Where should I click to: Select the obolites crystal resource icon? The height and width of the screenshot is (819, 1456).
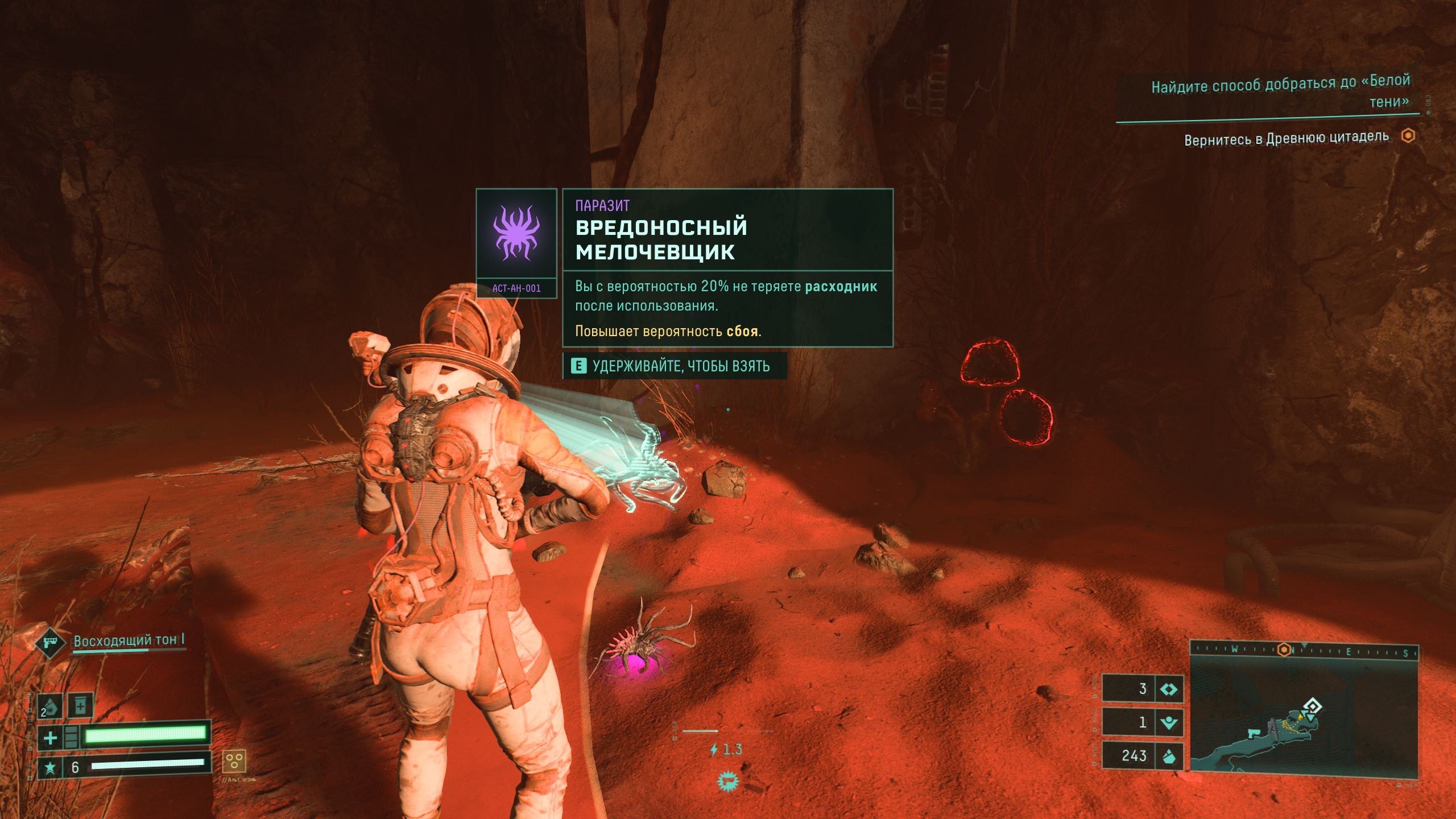[1169, 756]
